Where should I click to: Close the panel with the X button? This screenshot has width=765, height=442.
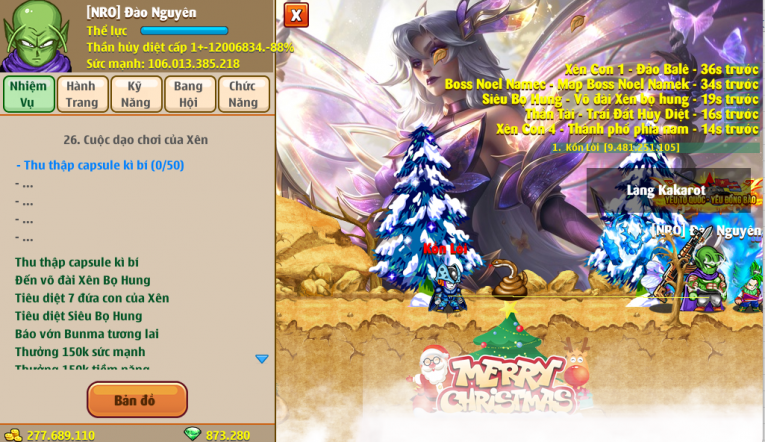click(296, 15)
